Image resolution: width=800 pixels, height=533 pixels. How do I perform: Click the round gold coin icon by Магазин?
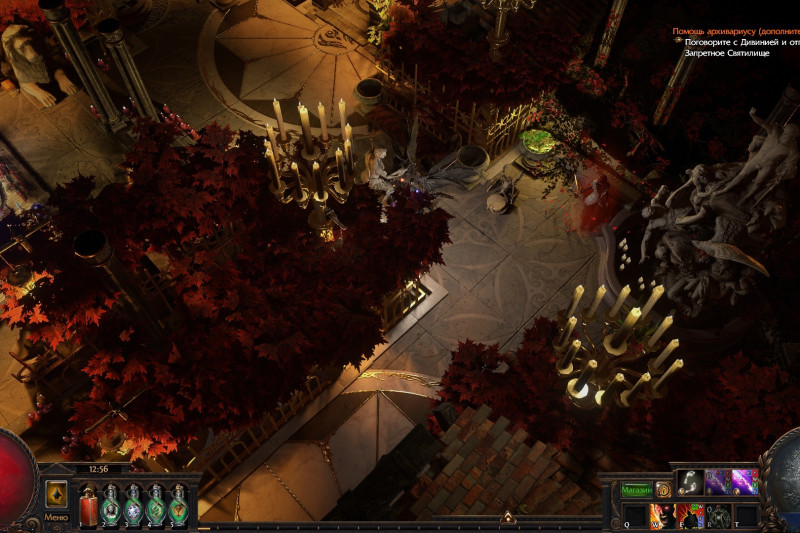tap(663, 490)
